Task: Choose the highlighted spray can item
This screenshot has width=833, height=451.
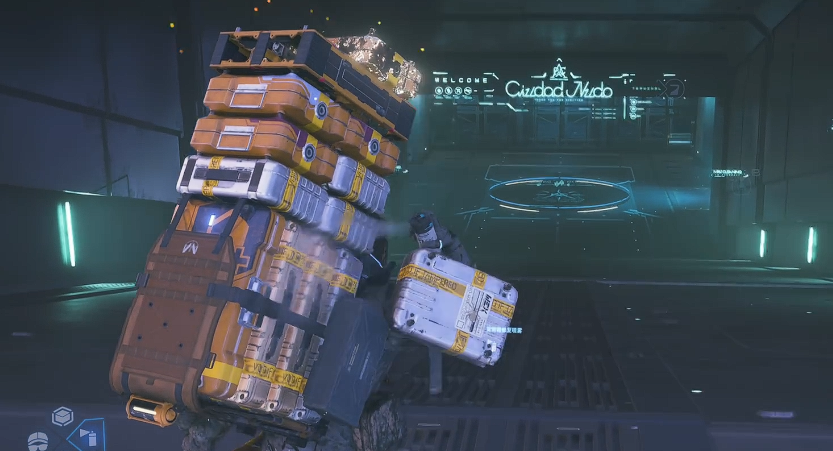Action: pos(87,435)
